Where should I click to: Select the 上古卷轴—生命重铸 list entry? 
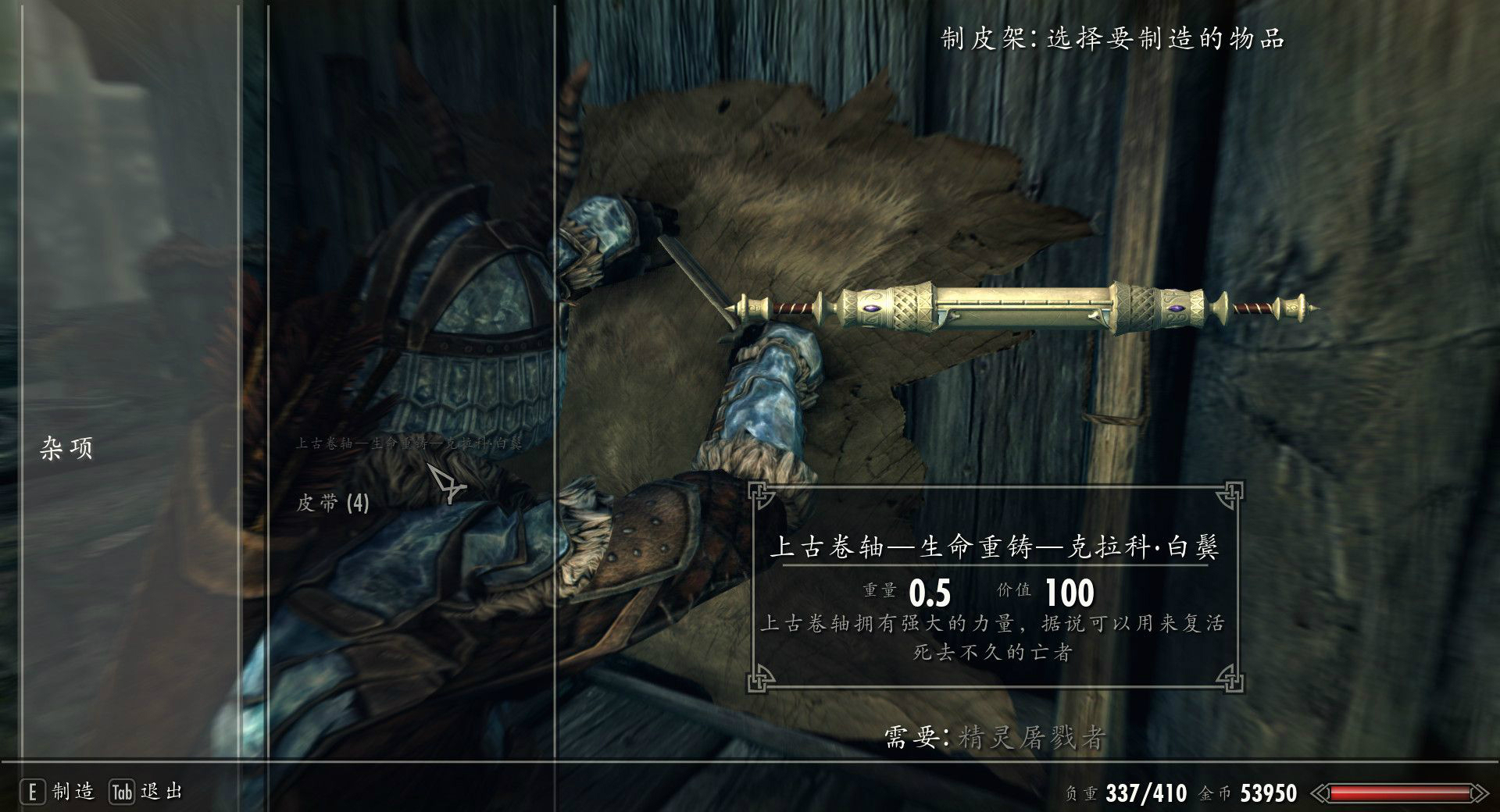[x=409, y=444]
